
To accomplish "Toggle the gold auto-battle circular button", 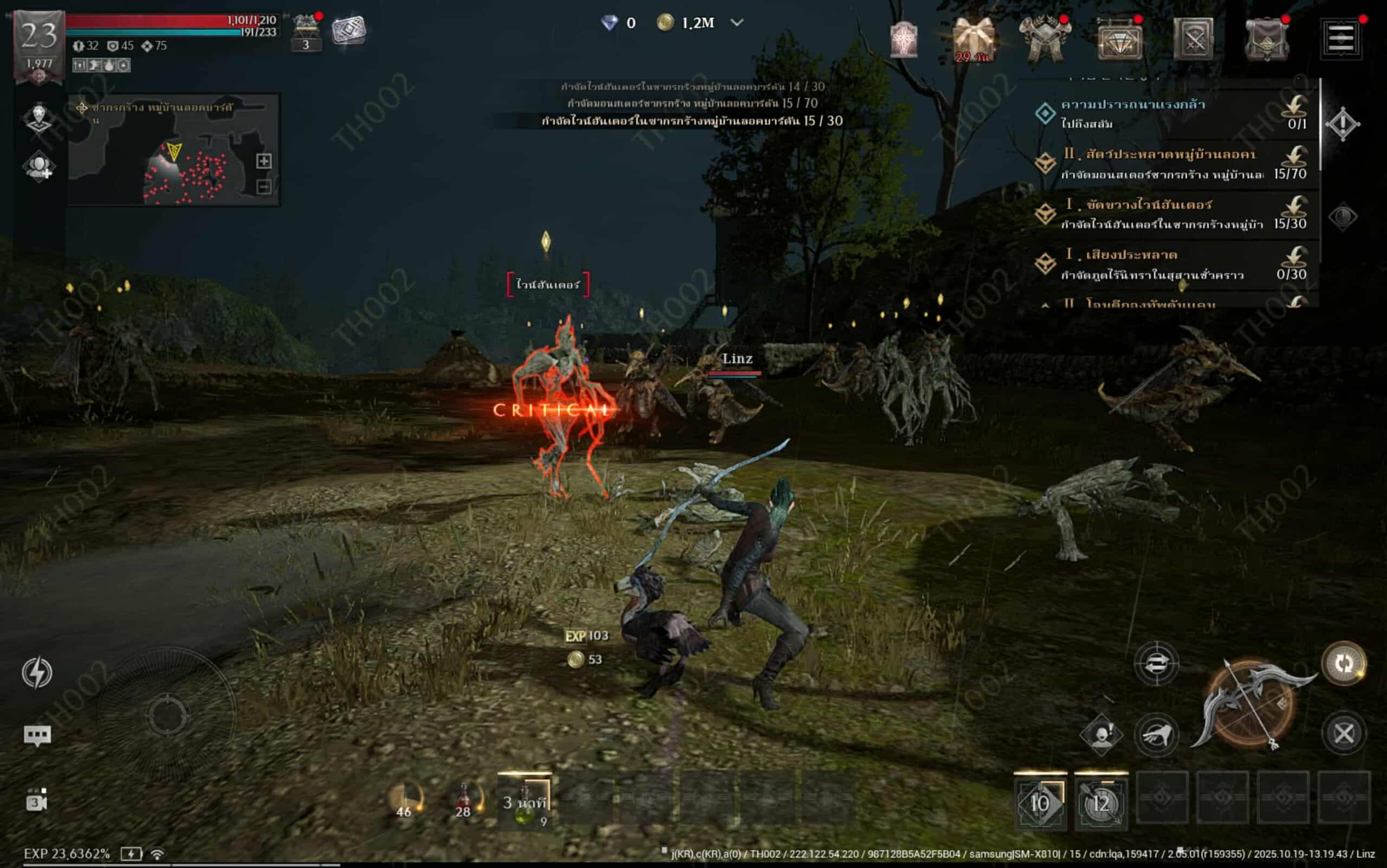I will click(x=1343, y=664).
